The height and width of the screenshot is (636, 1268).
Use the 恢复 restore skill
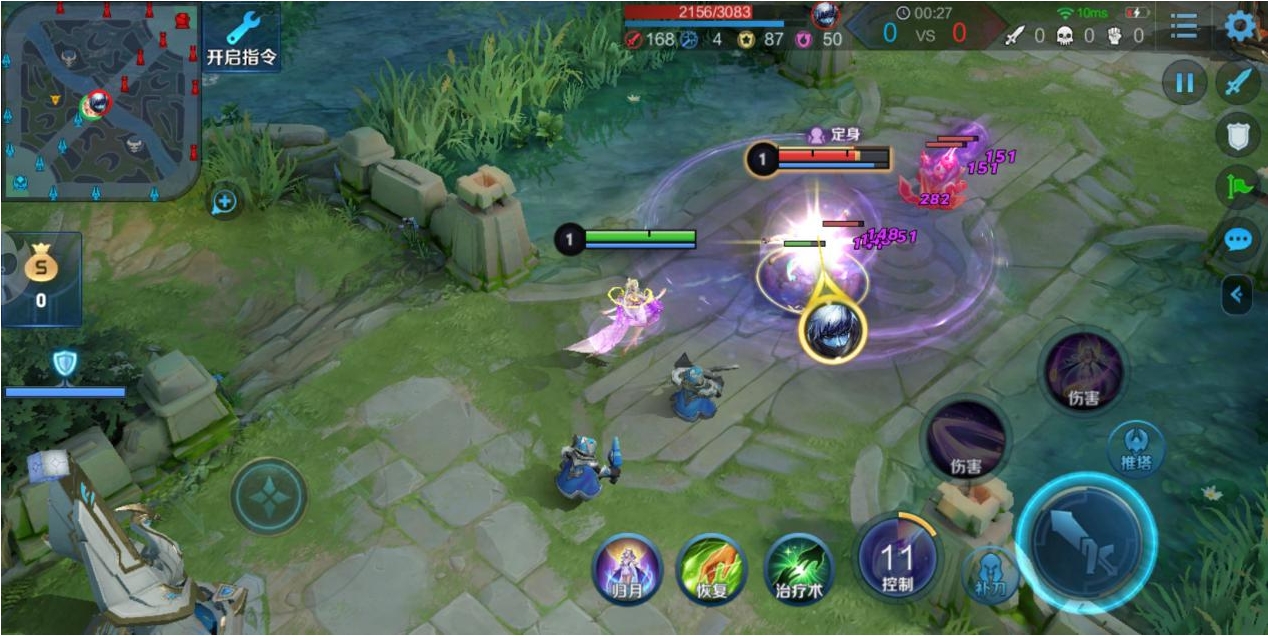pos(711,567)
